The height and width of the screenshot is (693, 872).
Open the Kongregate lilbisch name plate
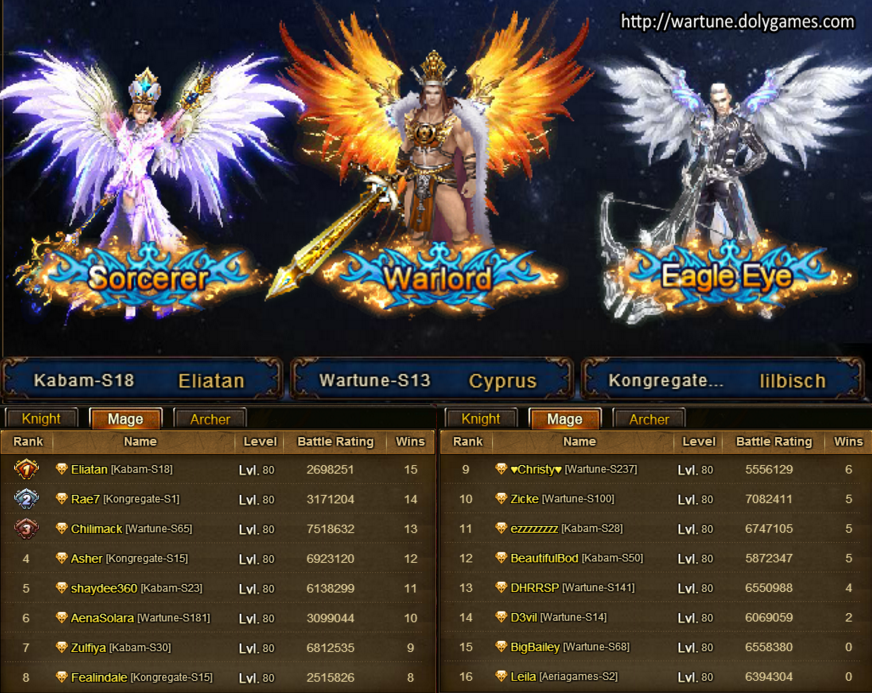(719, 380)
